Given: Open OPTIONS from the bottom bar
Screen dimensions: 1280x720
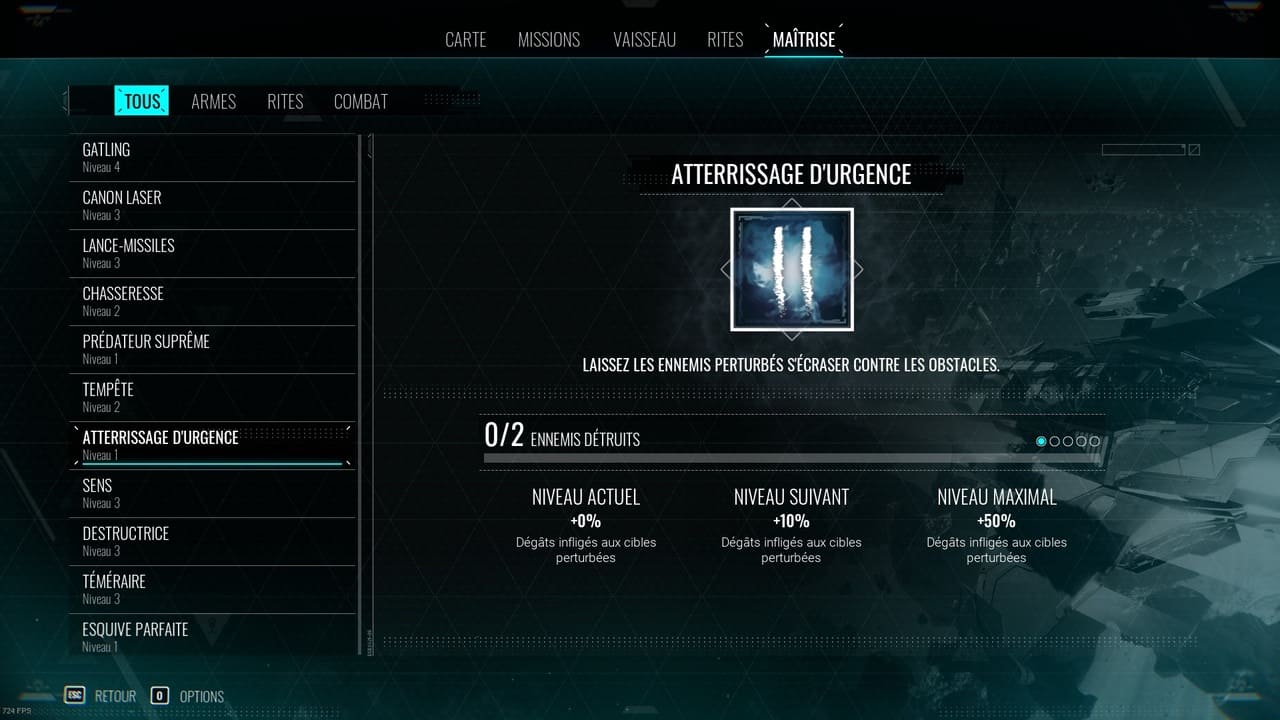Looking at the screenshot, I should point(200,696).
